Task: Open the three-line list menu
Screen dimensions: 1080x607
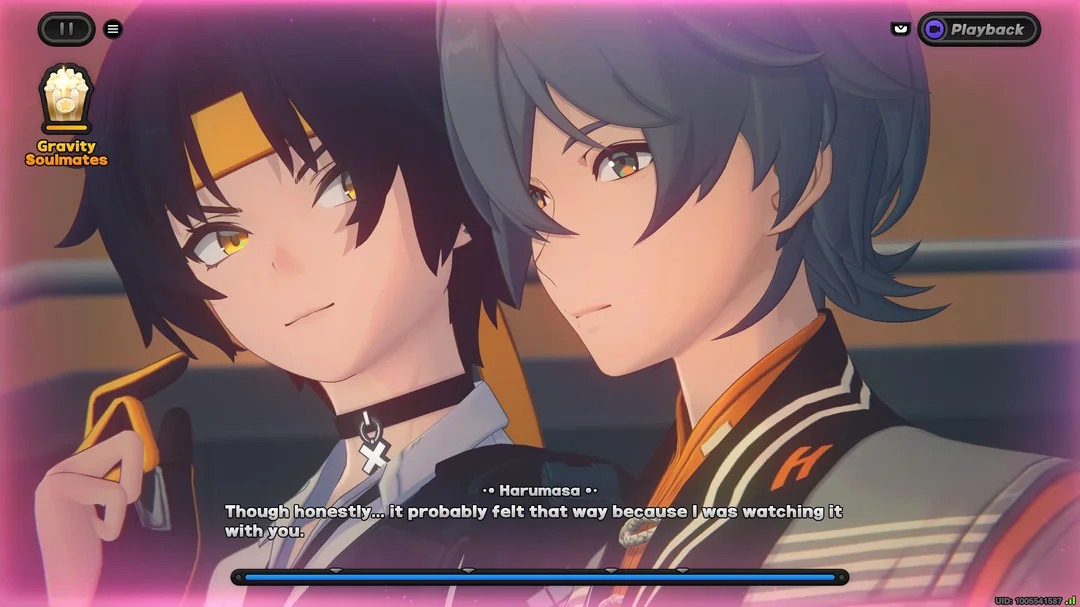Action: click(113, 29)
